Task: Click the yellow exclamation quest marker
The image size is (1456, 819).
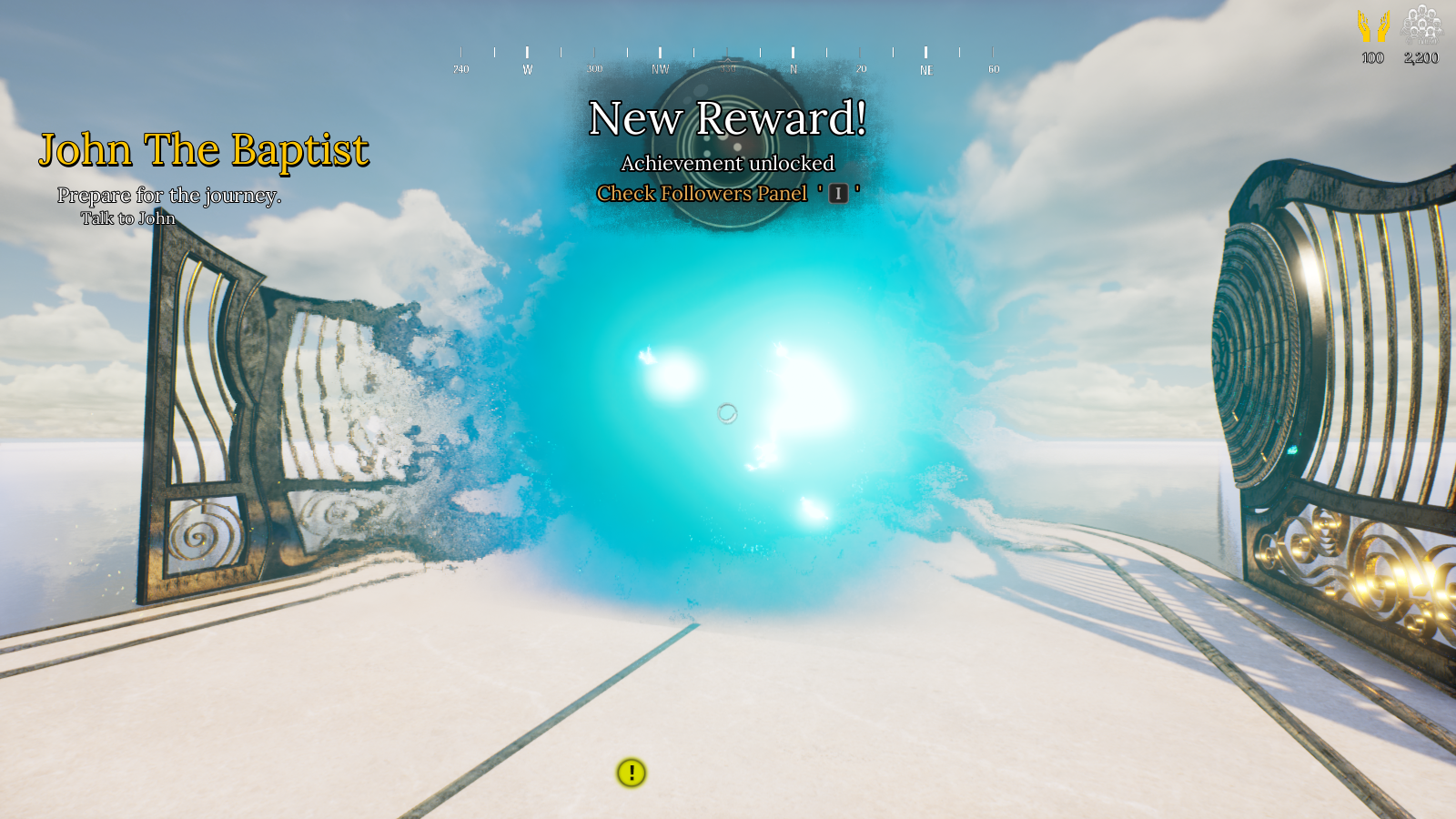Action: 632,773
